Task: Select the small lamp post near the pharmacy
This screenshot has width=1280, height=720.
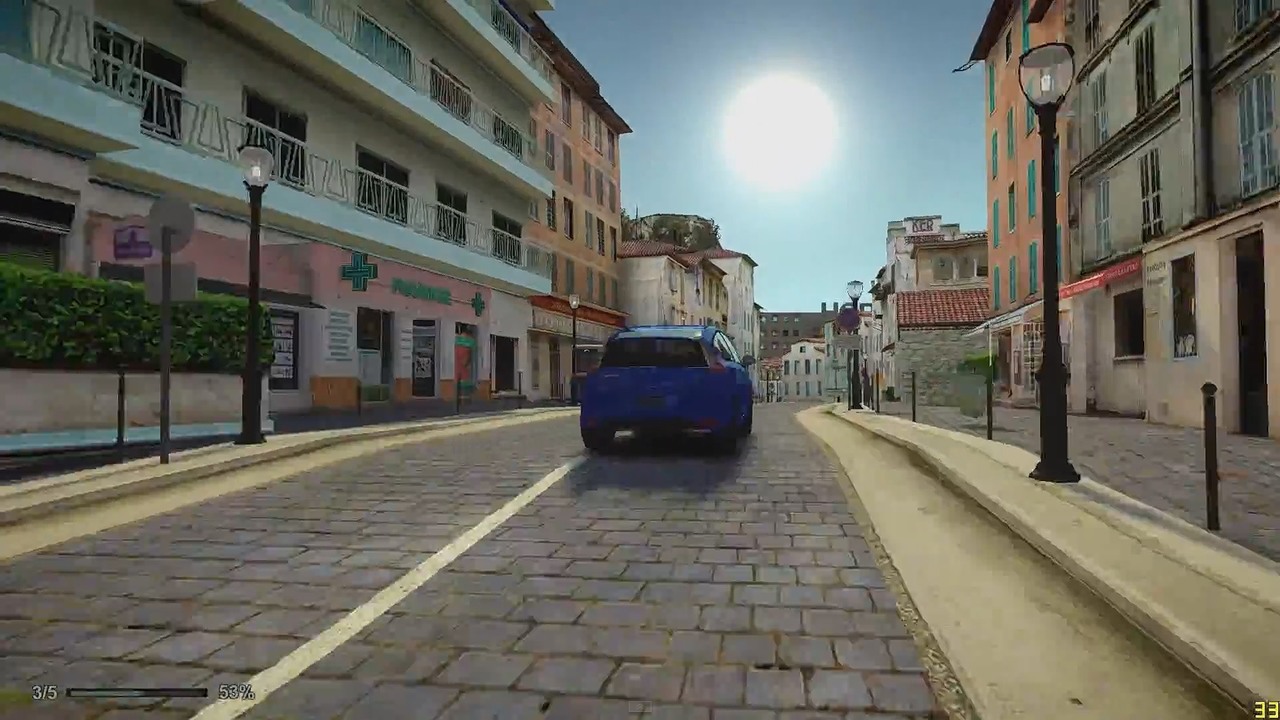Action: coord(573,303)
